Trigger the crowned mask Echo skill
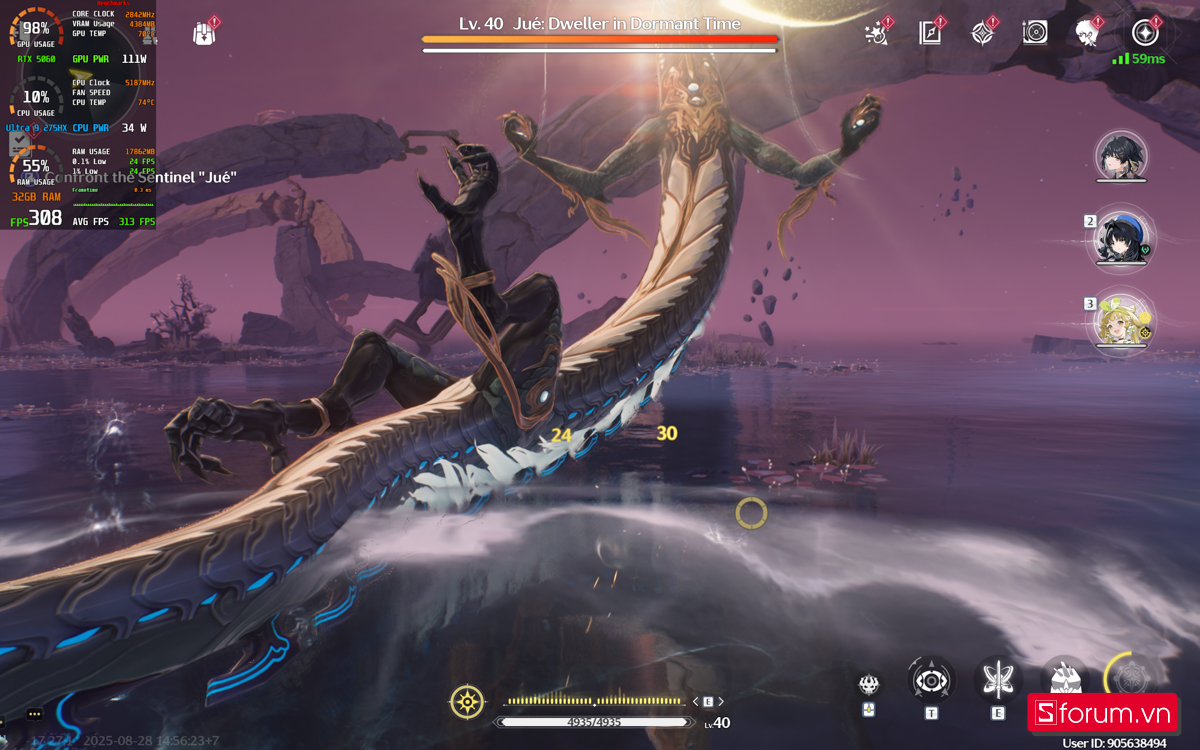1200x750 pixels. pyautogui.click(x=1063, y=680)
